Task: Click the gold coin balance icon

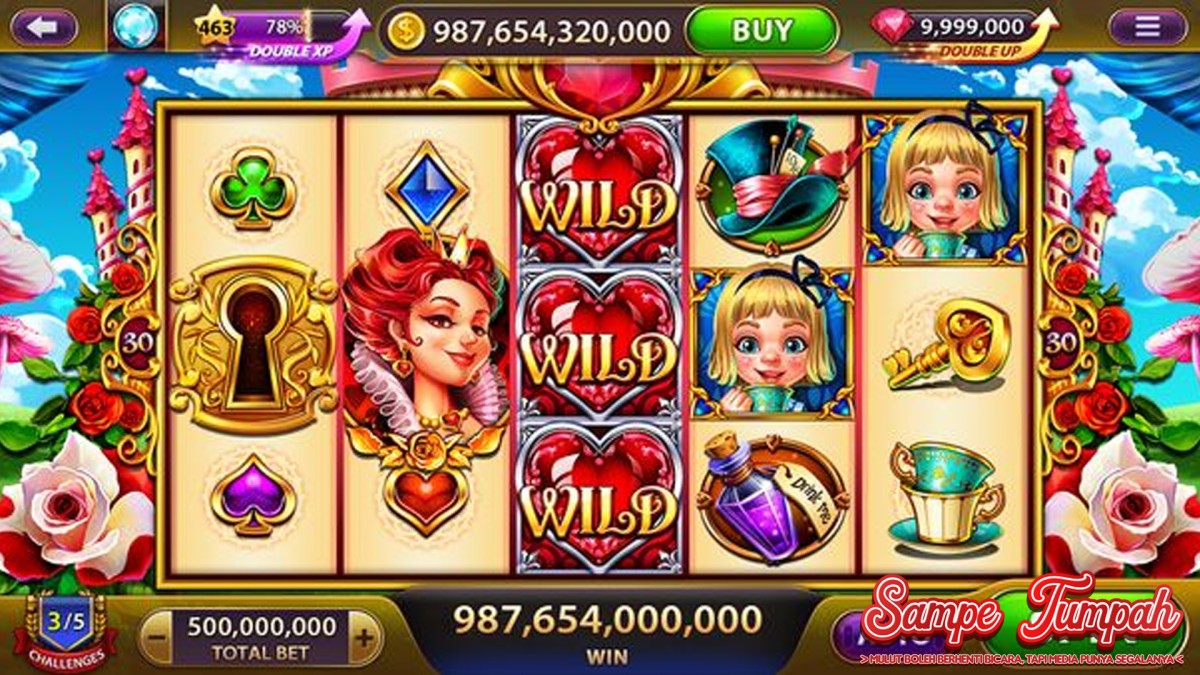Action: (406, 31)
